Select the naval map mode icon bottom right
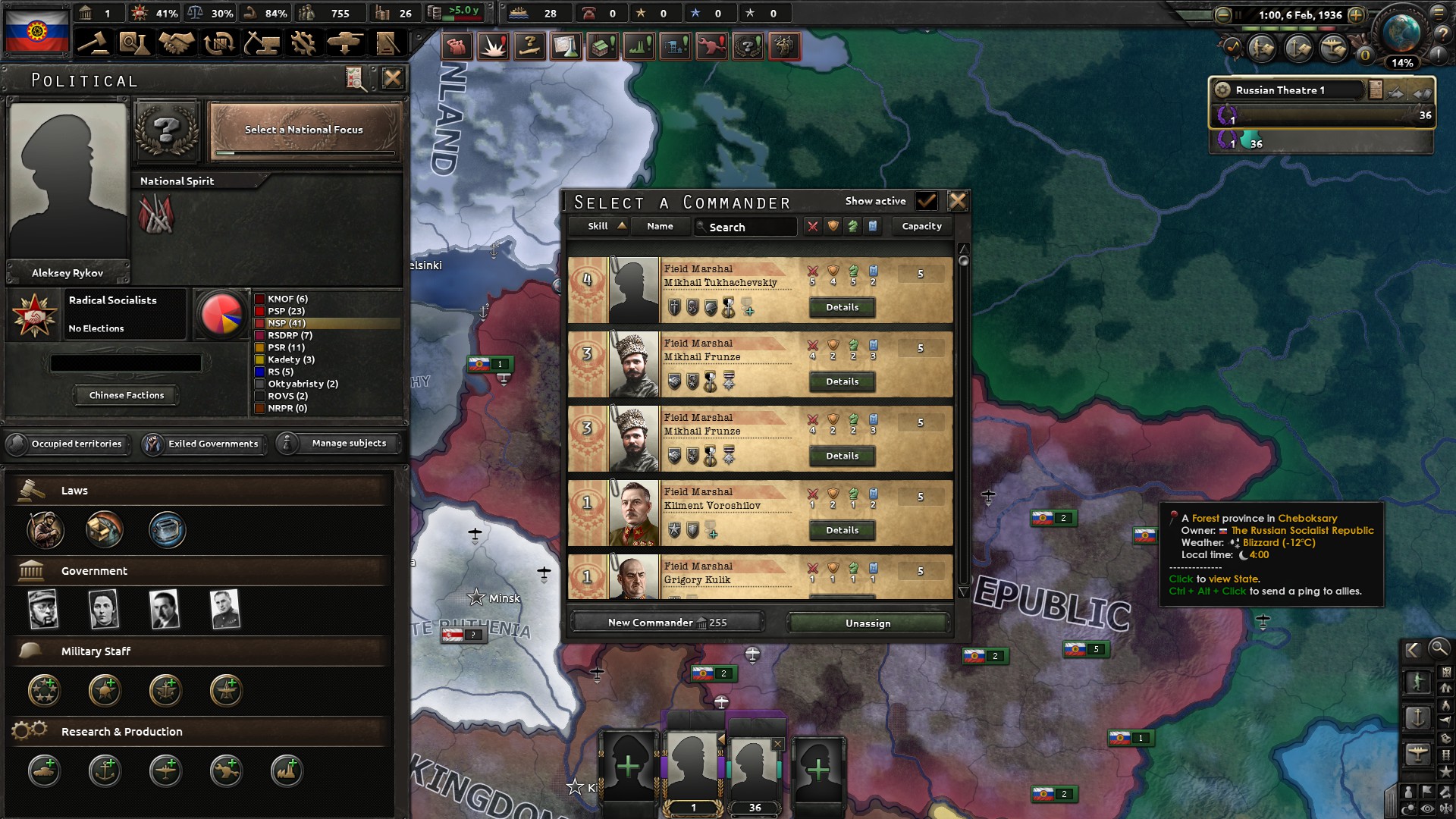 tap(1419, 718)
